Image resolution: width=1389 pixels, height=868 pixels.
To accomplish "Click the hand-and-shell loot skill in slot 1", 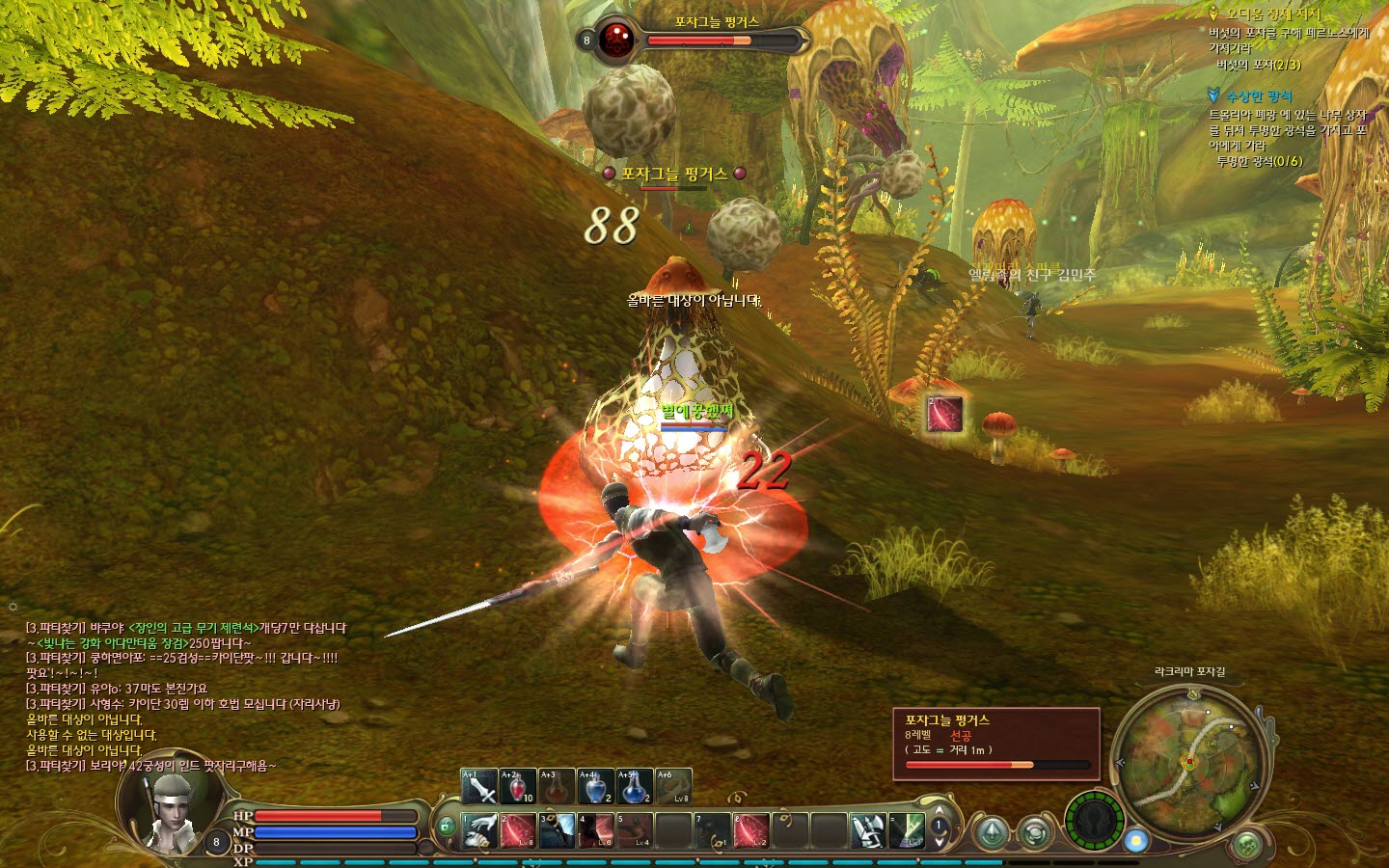I will [x=479, y=830].
